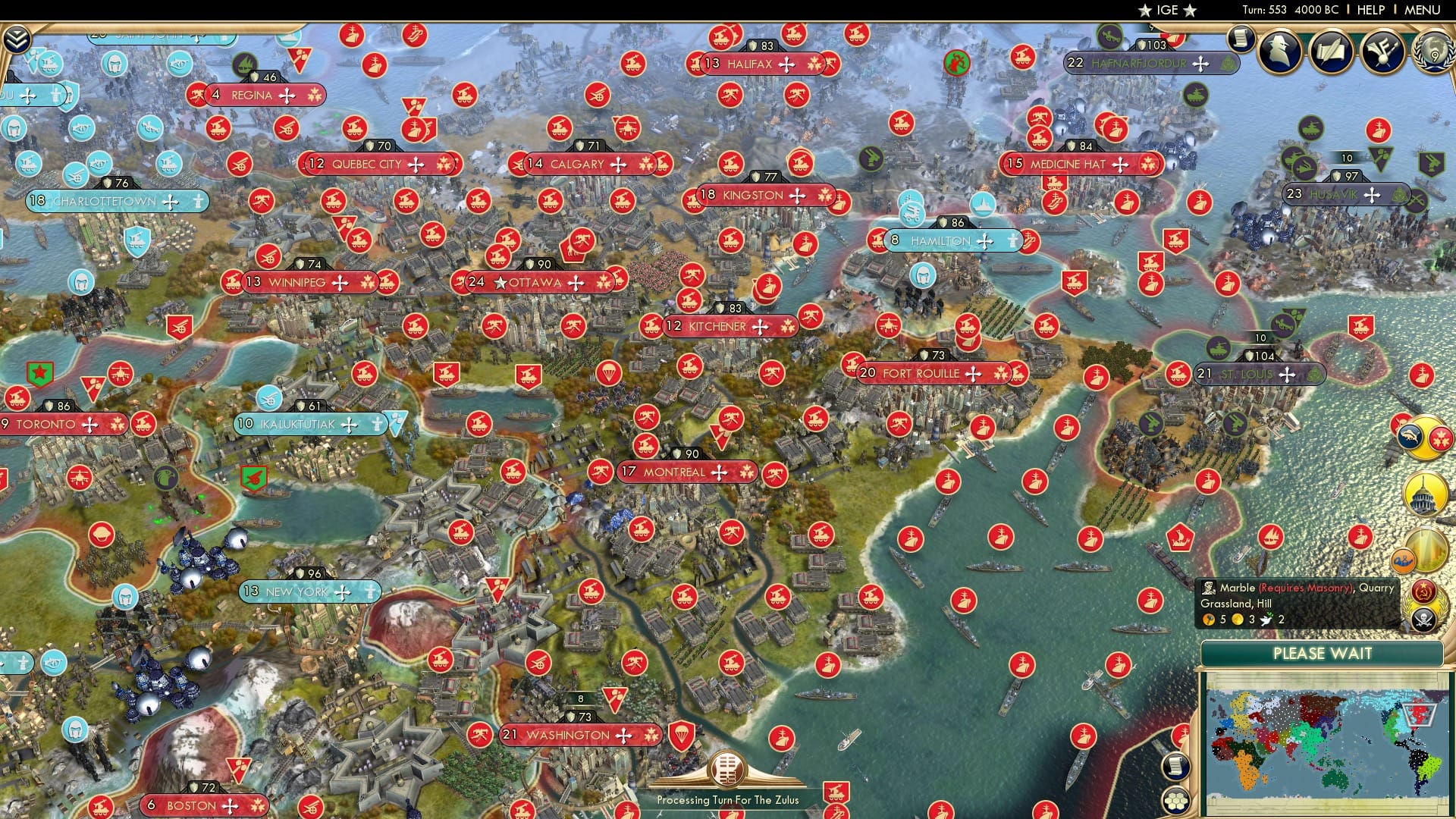Open the map options scroll beside the minimap
Image resolution: width=1456 pixels, height=819 pixels.
(x=1175, y=766)
